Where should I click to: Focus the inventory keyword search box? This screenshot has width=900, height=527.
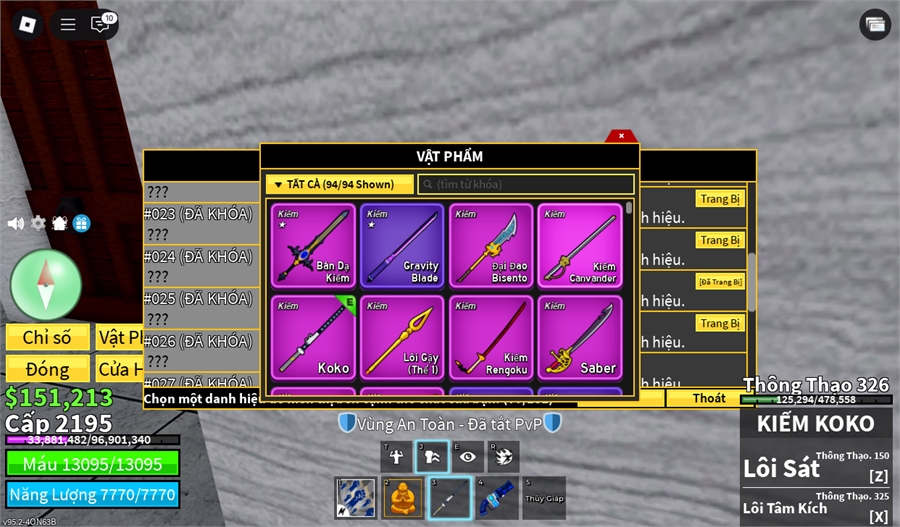coord(526,184)
